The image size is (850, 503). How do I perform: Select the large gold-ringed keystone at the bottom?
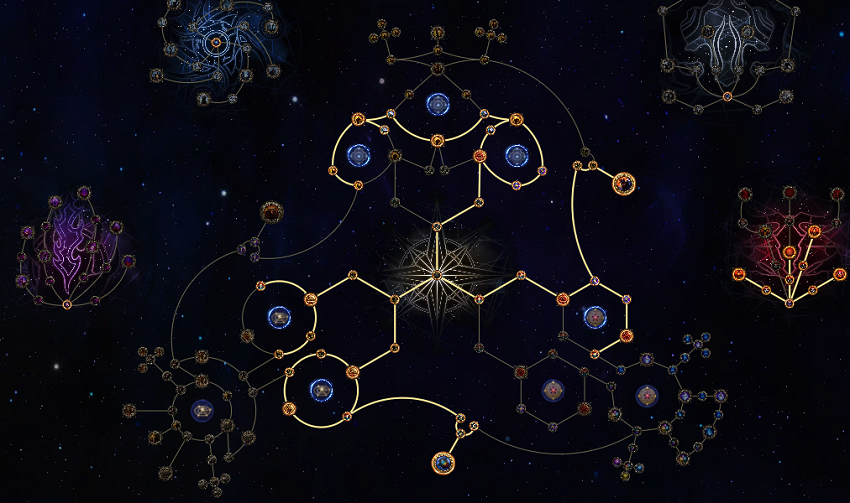click(x=443, y=463)
